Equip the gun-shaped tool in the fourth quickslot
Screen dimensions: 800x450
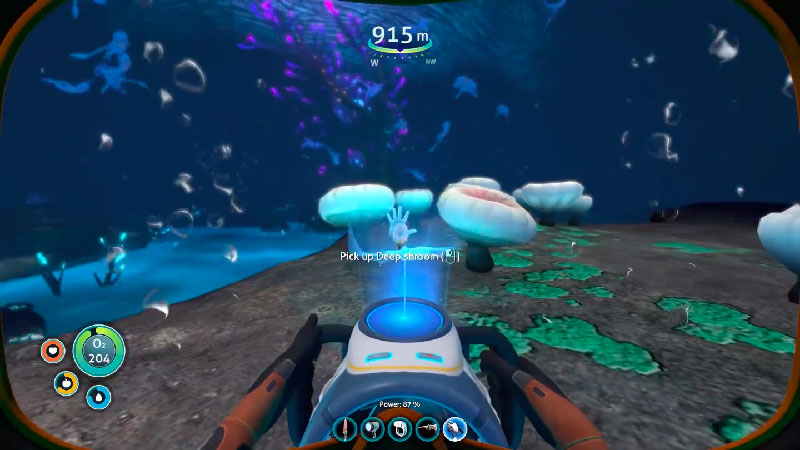(427, 430)
